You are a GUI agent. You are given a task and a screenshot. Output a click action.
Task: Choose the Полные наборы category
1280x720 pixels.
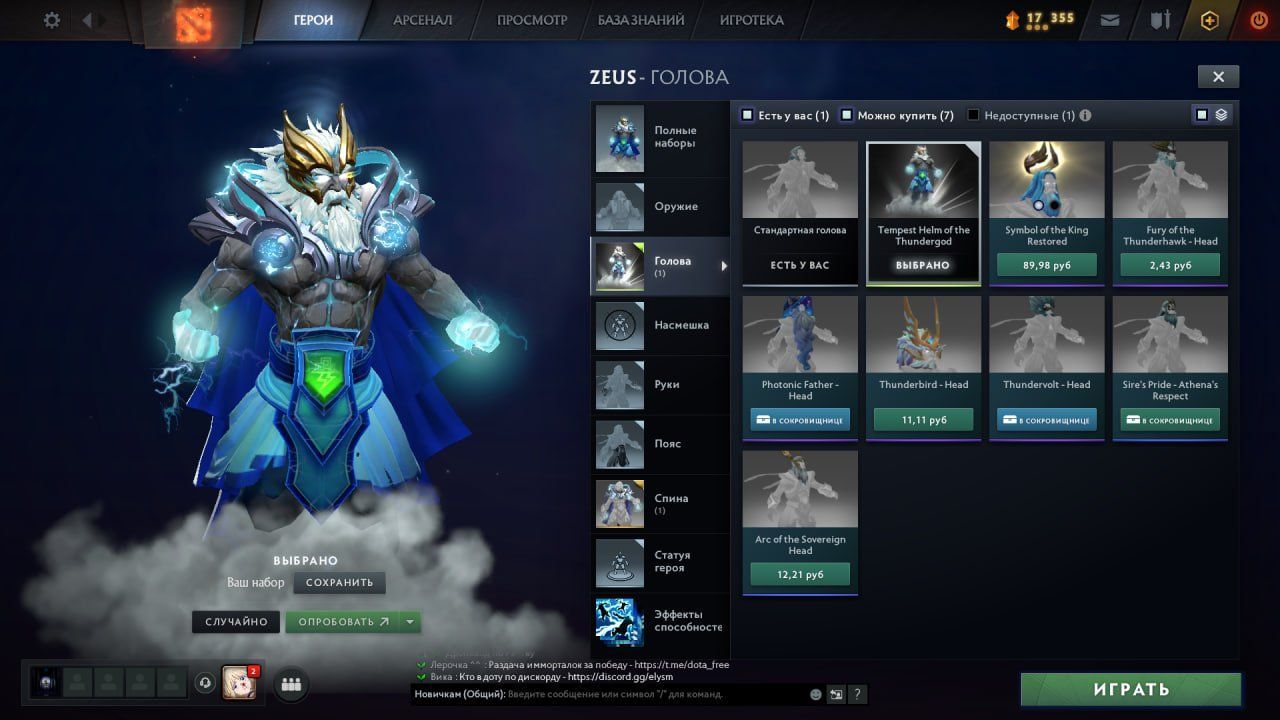[x=660, y=137]
